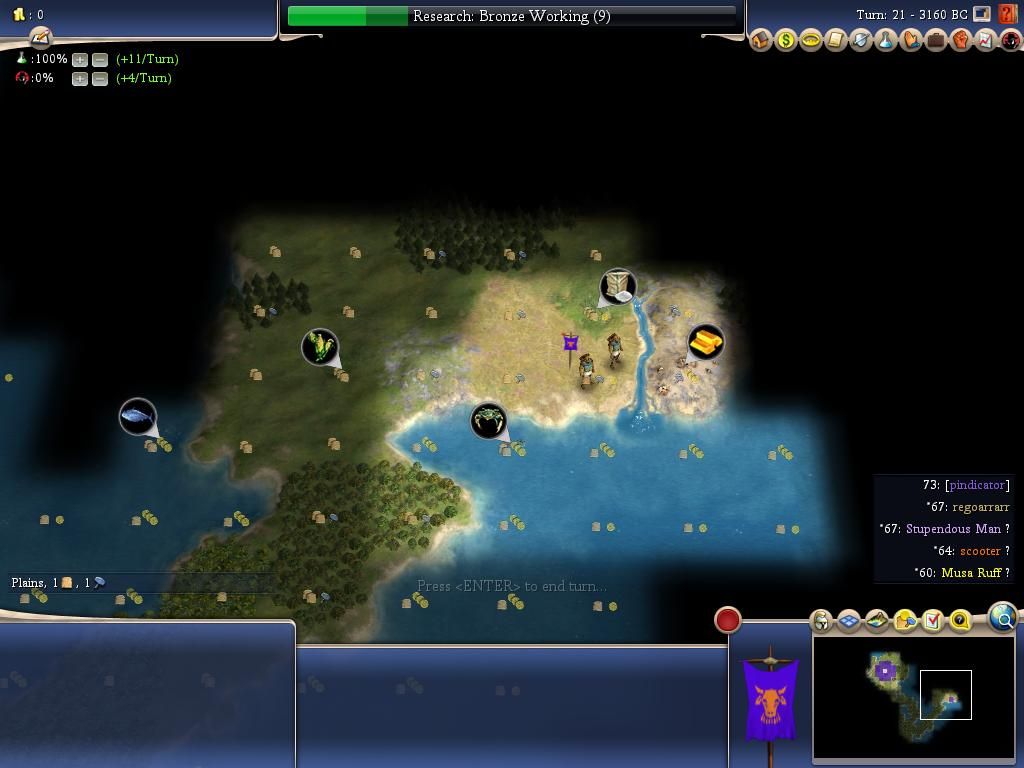Image resolution: width=1024 pixels, height=768 pixels.
Task: Open the Civilopedia question mark book
Action: click(x=1008, y=15)
